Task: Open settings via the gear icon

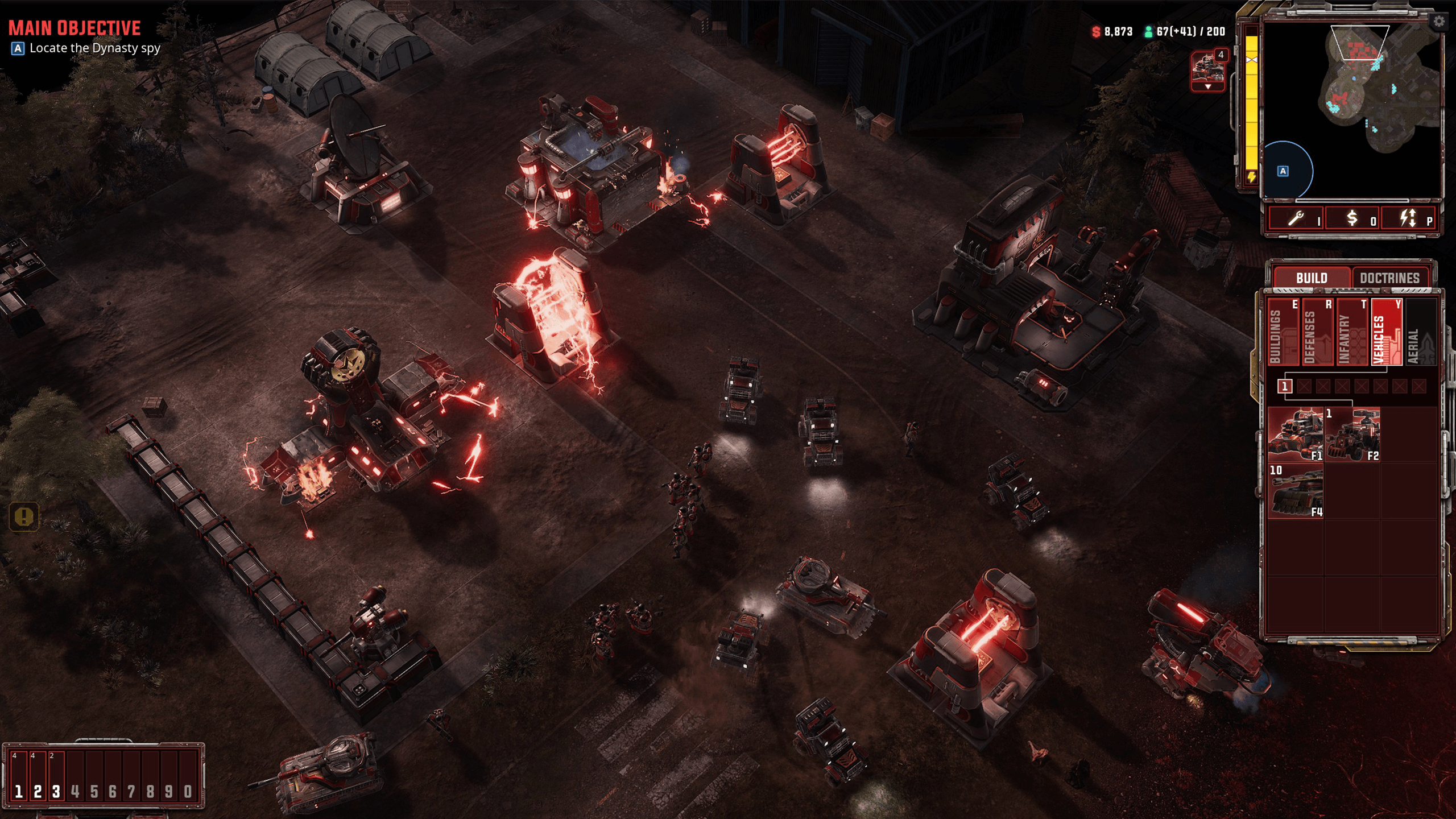Action: click(x=1438, y=22)
